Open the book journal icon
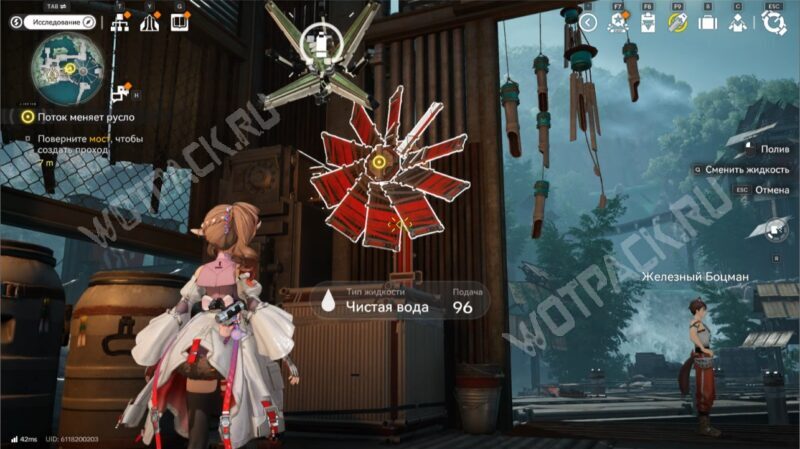This screenshot has height=449, width=800. point(180,23)
